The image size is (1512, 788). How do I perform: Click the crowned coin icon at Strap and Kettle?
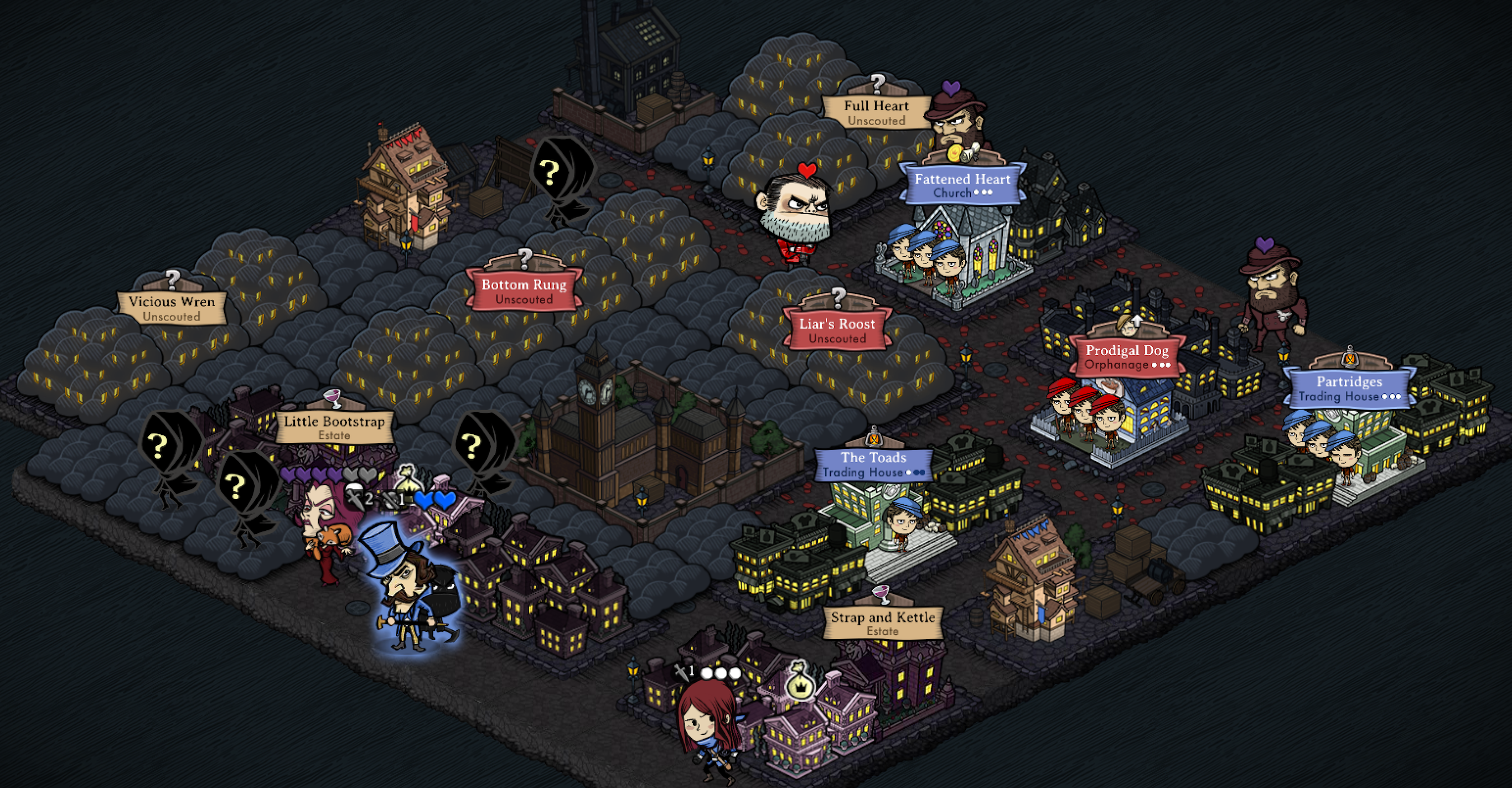coord(801,688)
